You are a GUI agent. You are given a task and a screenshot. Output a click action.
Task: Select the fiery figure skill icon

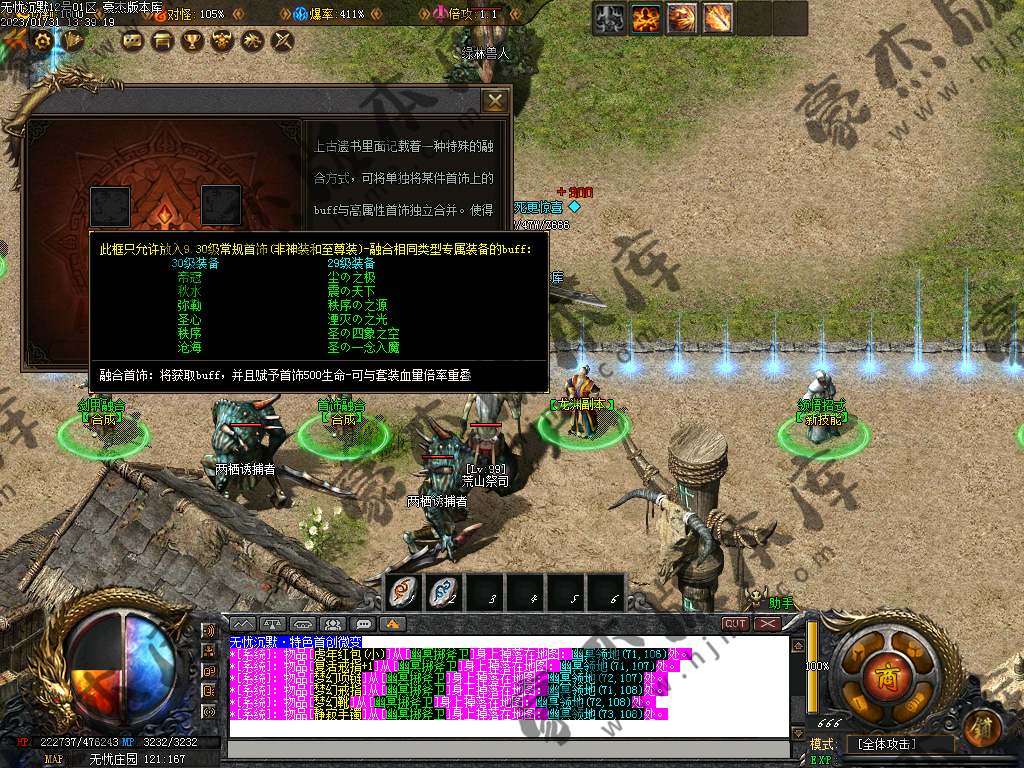648,18
